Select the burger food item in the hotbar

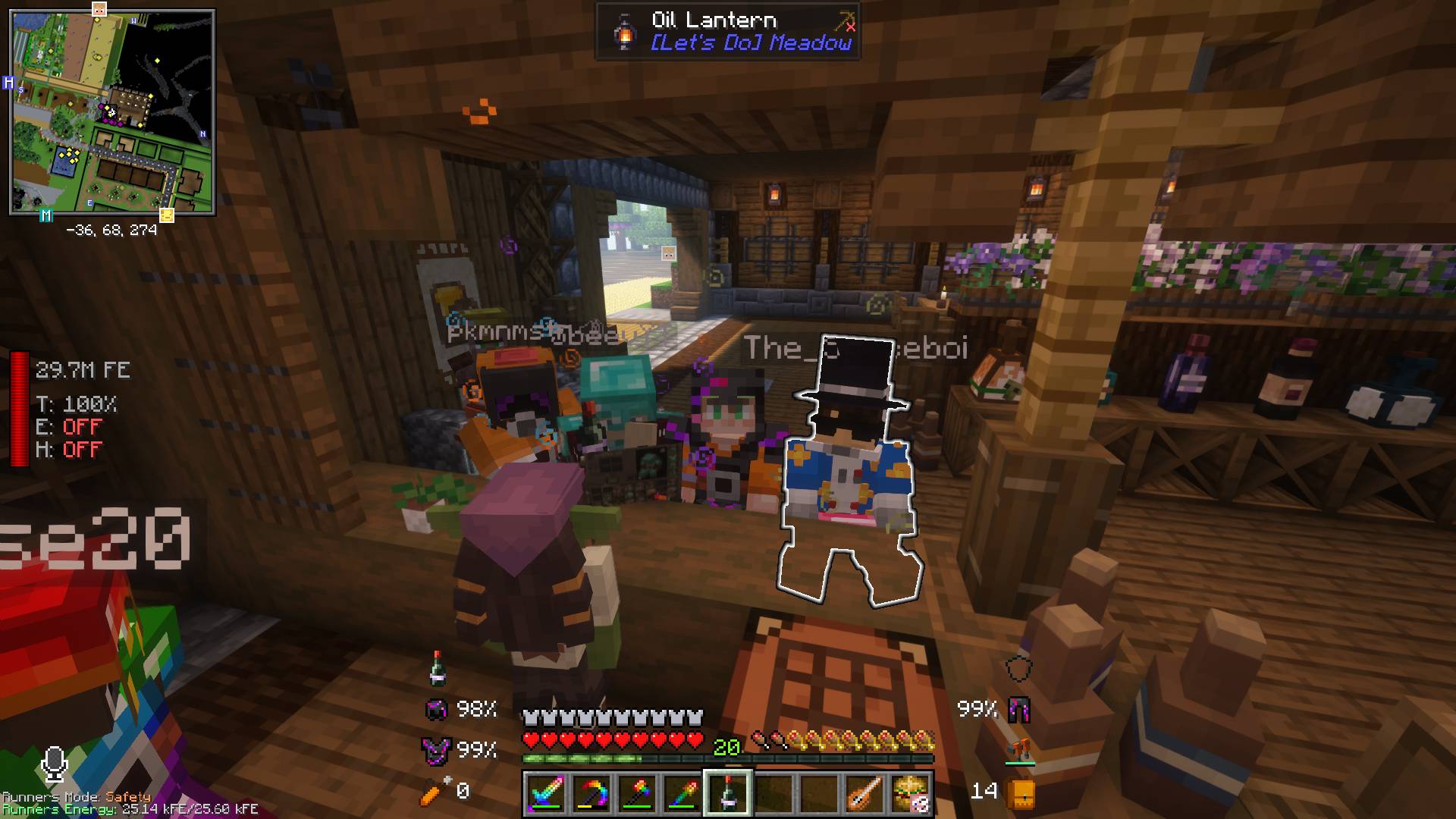pos(910,791)
